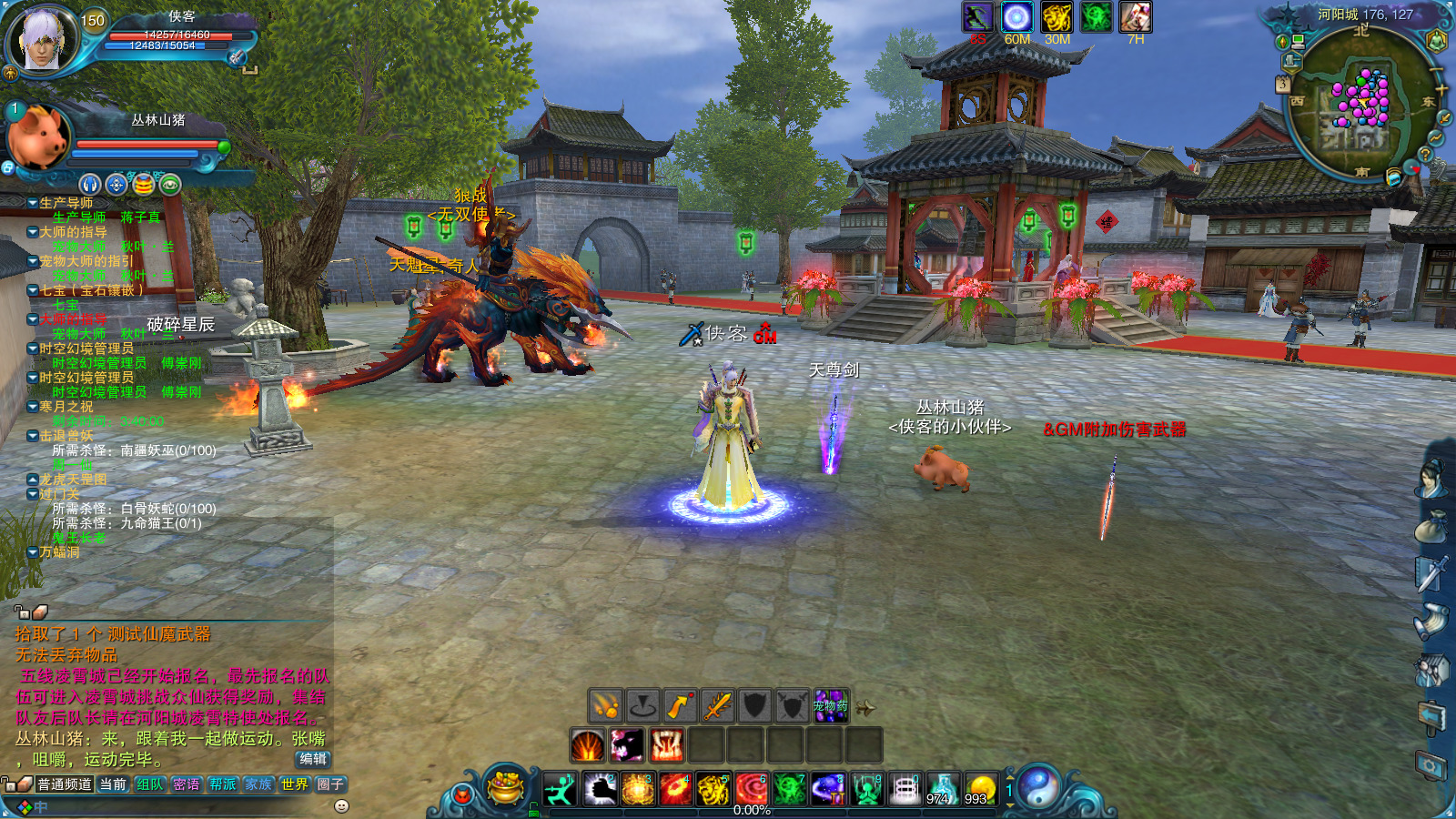
Task: Use the yellow orb item with 993 count
Action: pos(980,789)
